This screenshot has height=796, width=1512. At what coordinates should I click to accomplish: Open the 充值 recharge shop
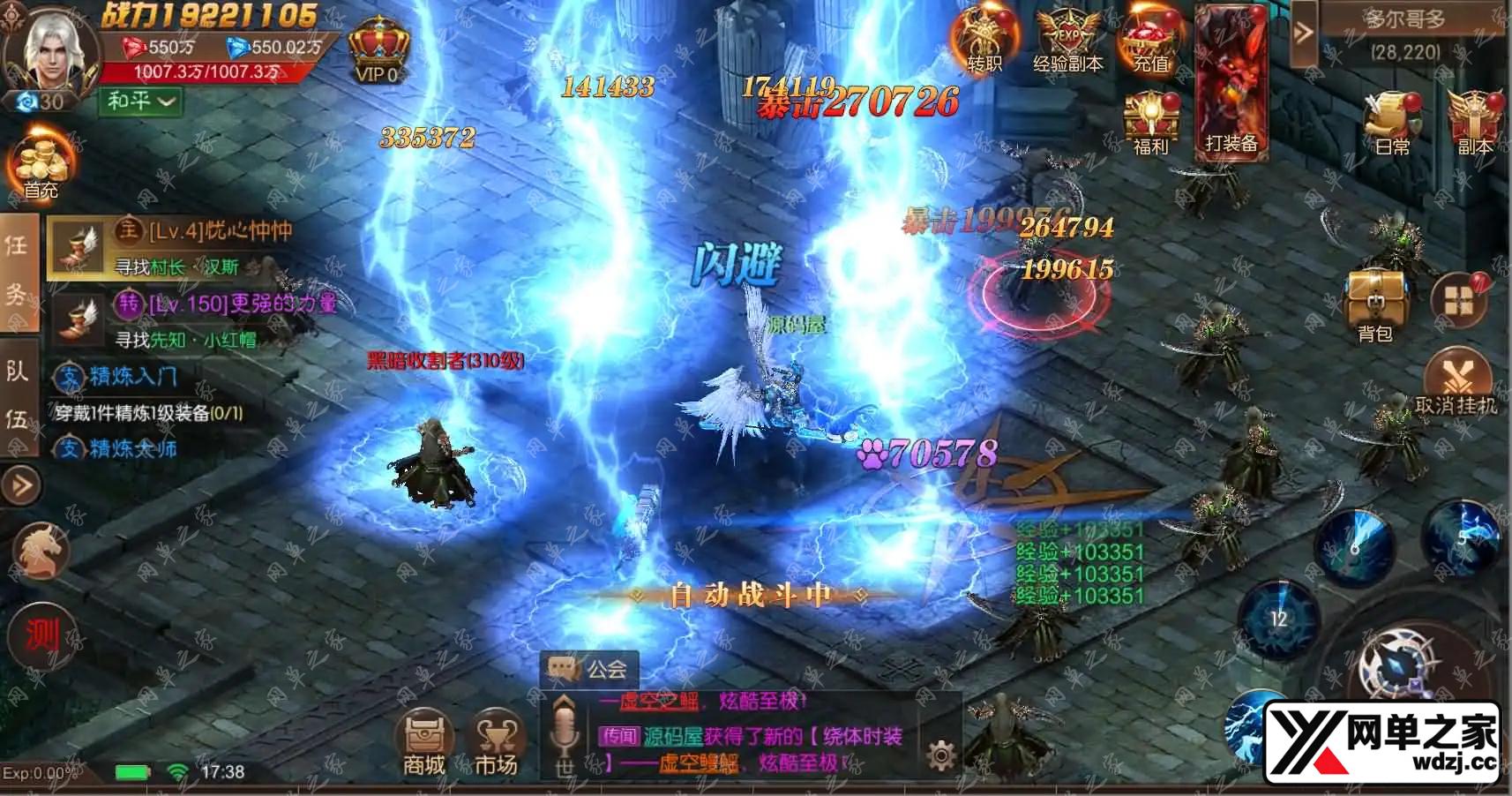click(x=1150, y=40)
